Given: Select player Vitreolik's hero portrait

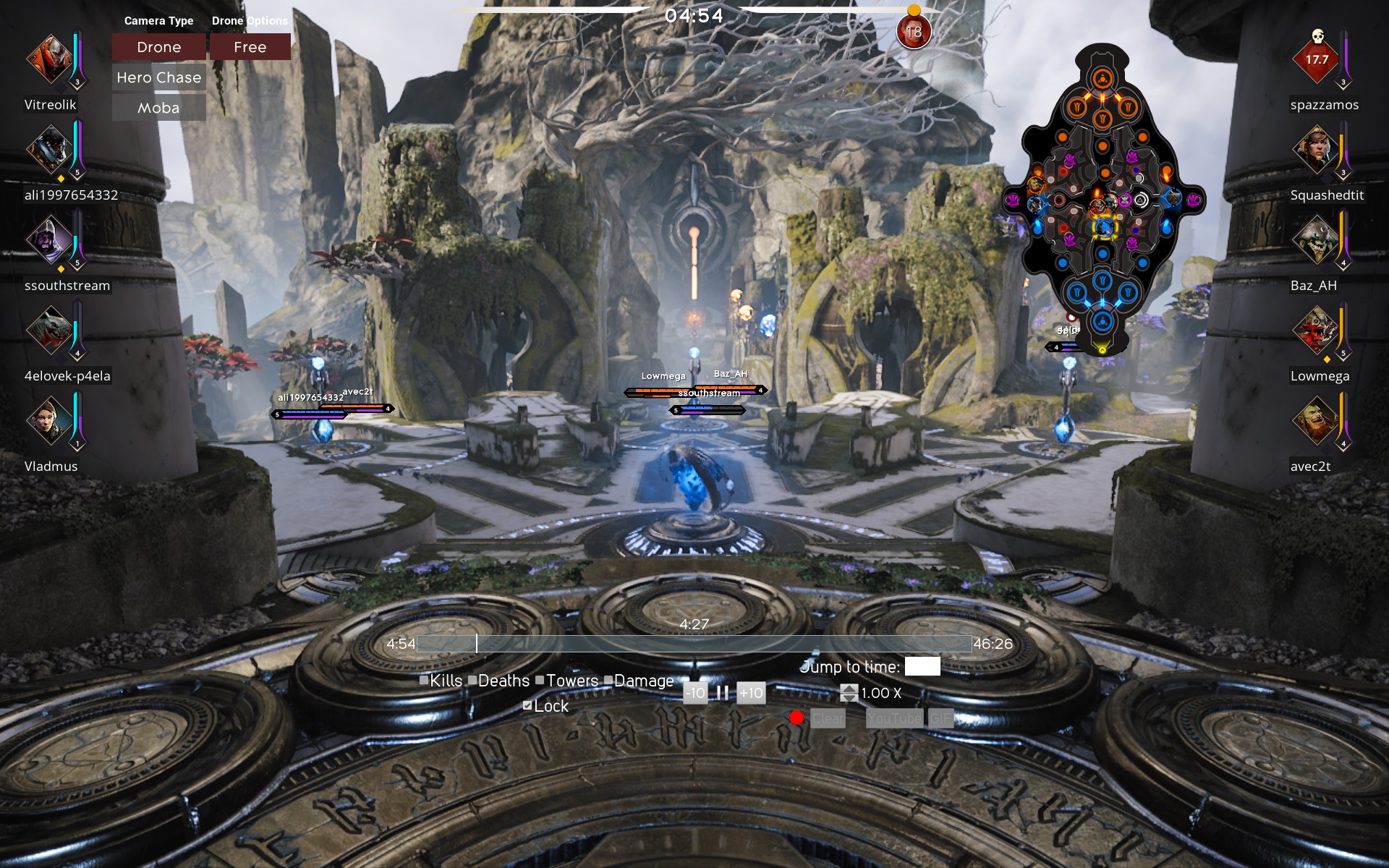Looking at the screenshot, I should pyautogui.click(x=49, y=59).
